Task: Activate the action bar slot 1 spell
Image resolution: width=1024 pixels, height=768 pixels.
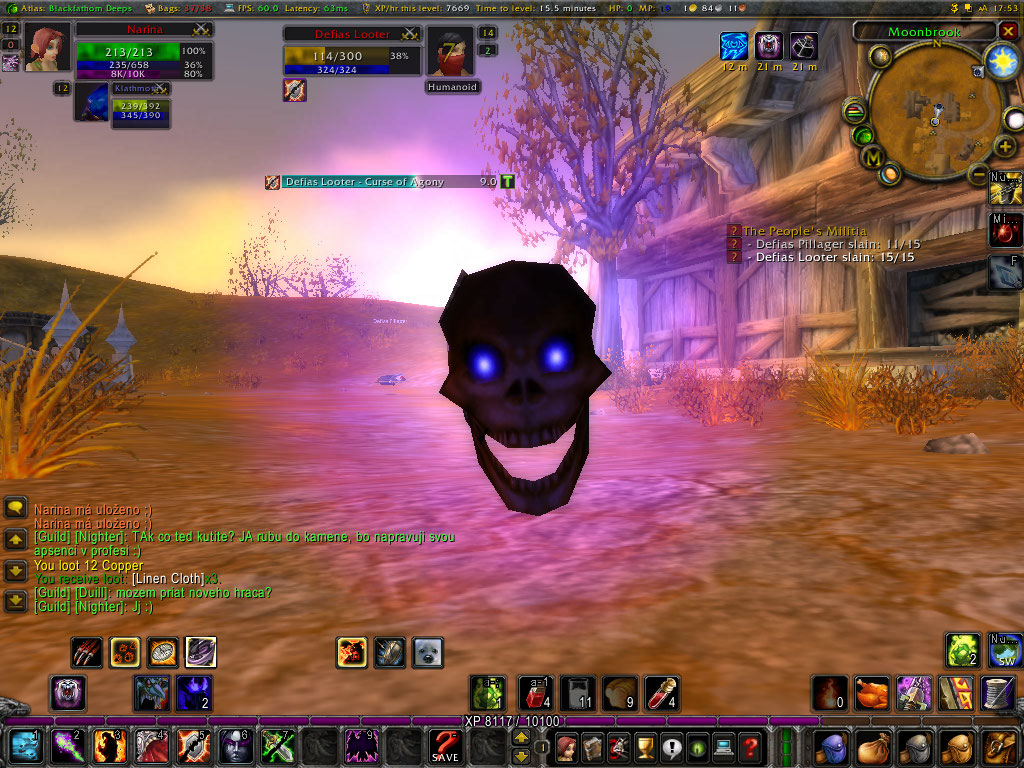Action: [x=26, y=746]
